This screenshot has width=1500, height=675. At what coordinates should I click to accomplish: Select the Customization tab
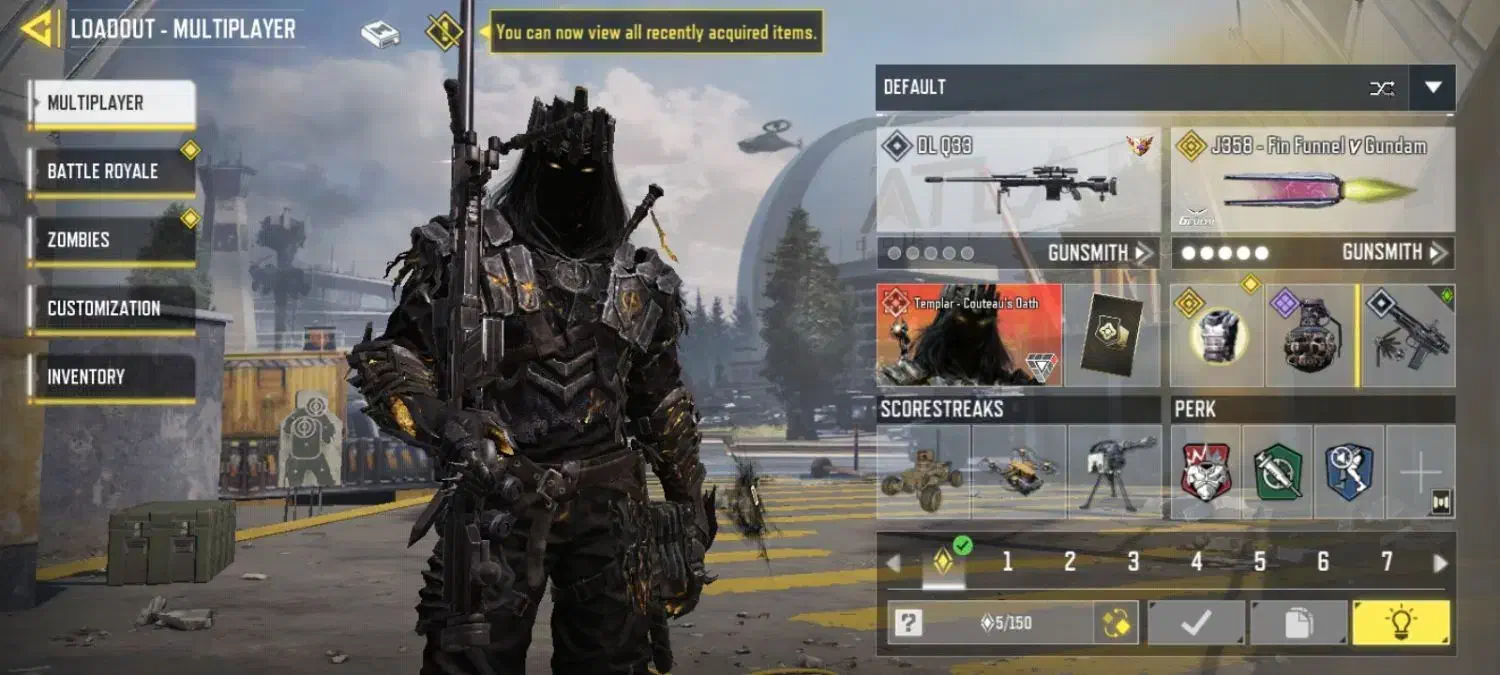tap(111, 309)
